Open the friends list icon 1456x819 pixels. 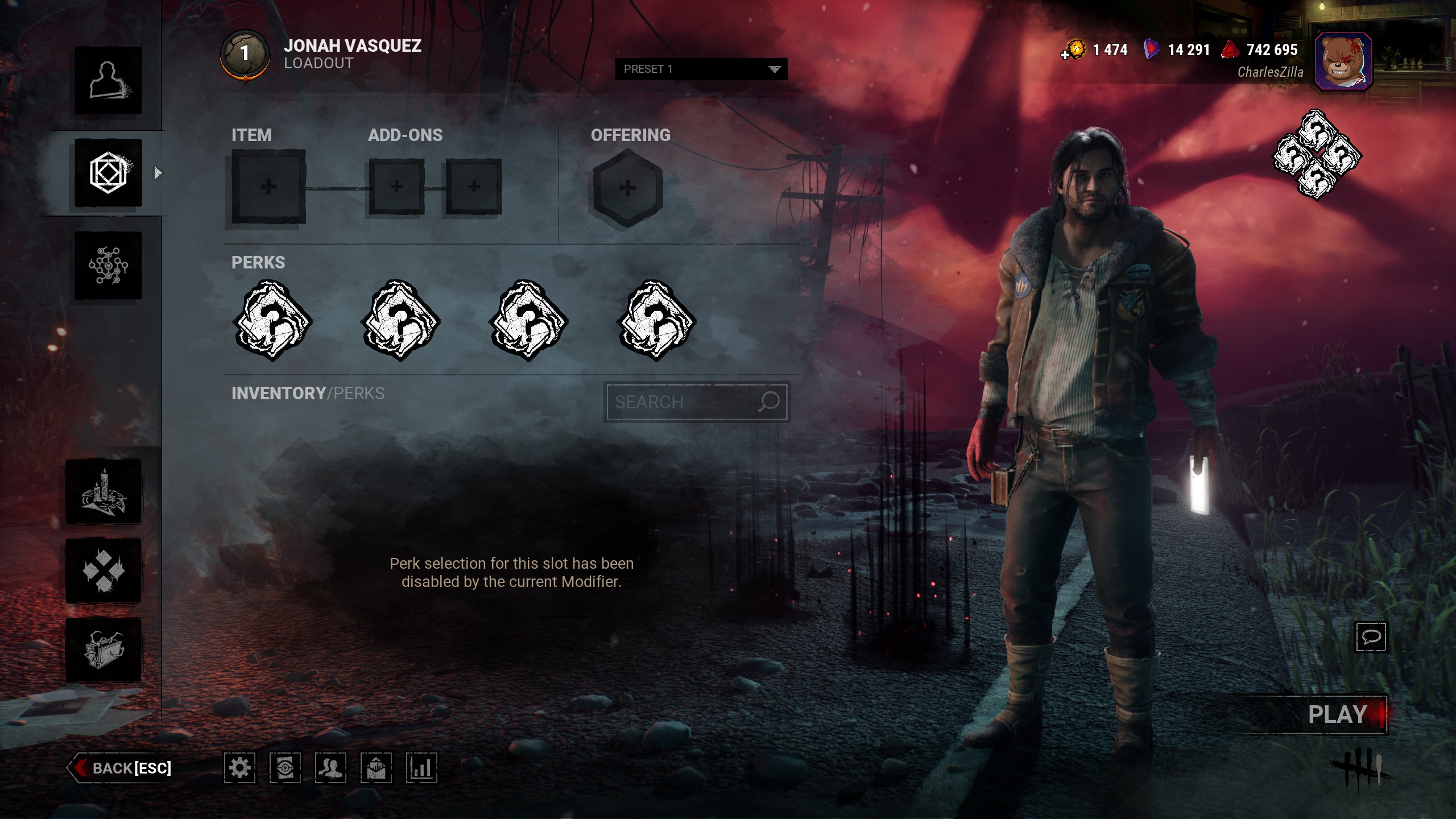[x=330, y=768]
